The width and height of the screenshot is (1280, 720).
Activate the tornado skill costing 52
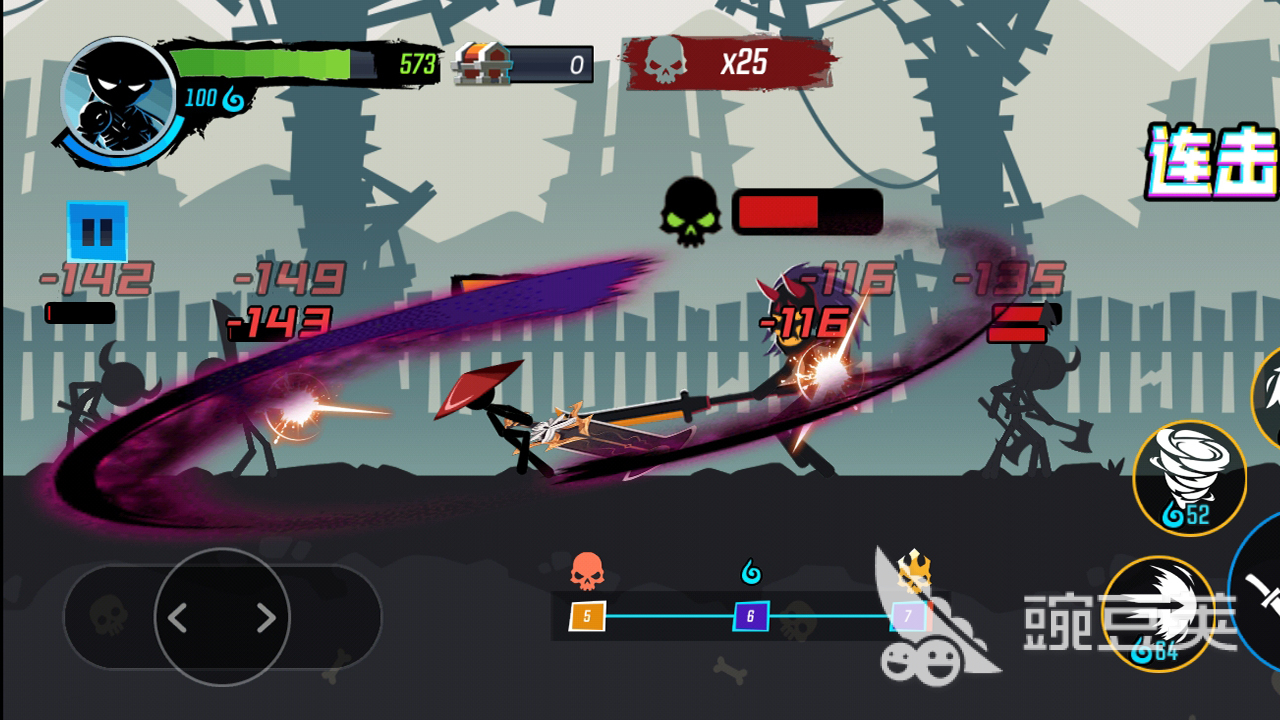1189,477
